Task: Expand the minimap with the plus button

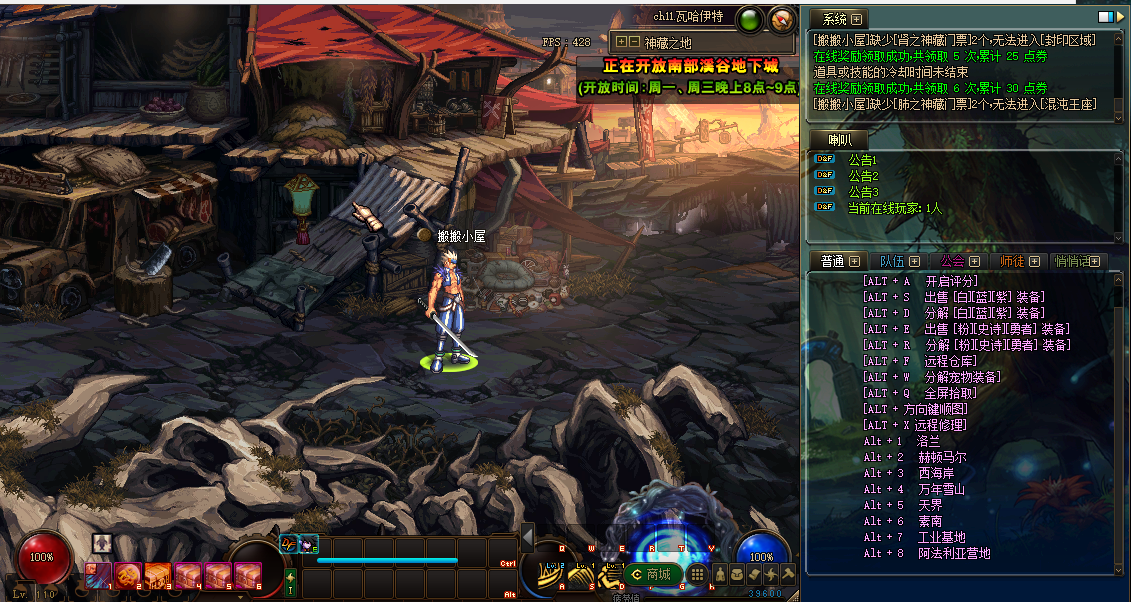Action: pyautogui.click(x=622, y=42)
